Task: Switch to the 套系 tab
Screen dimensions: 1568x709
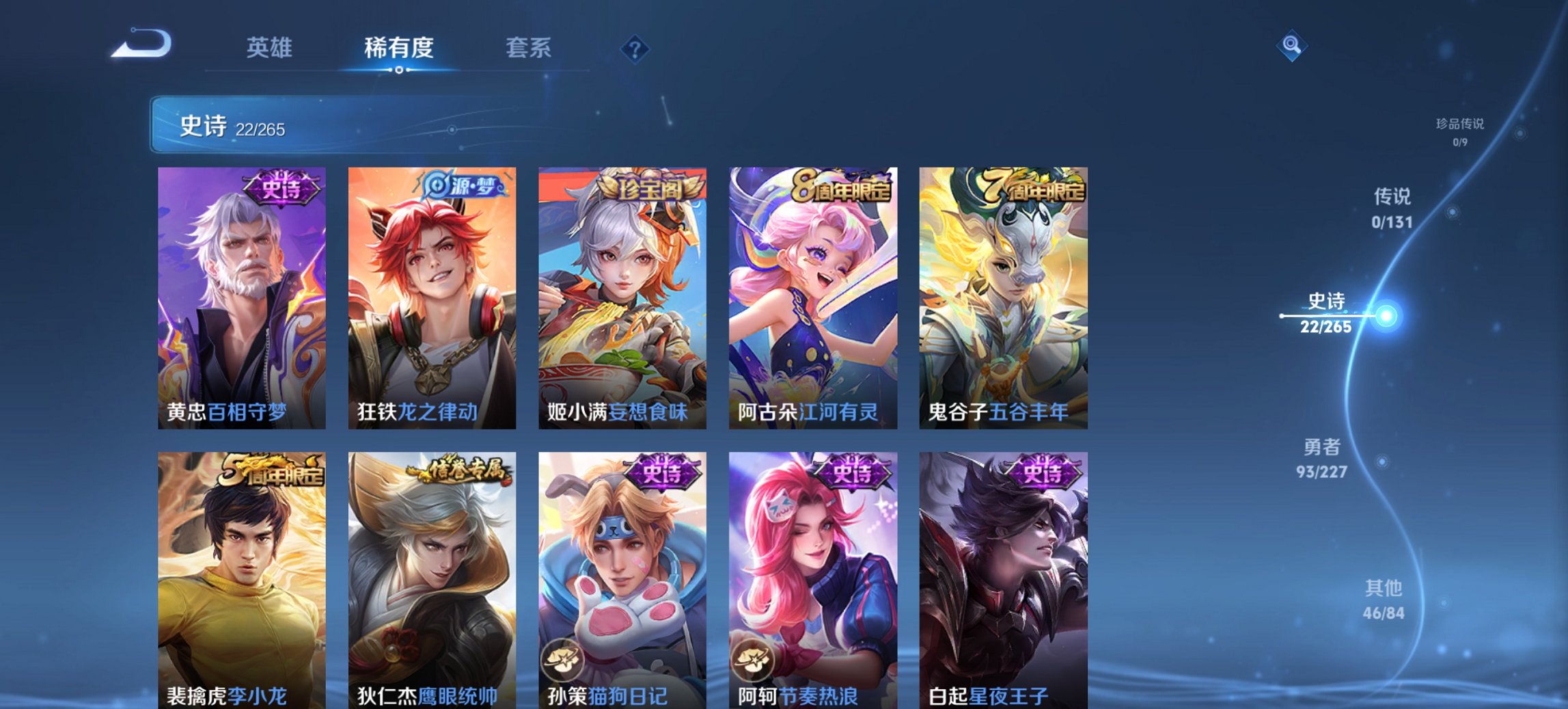Action: 528,48
